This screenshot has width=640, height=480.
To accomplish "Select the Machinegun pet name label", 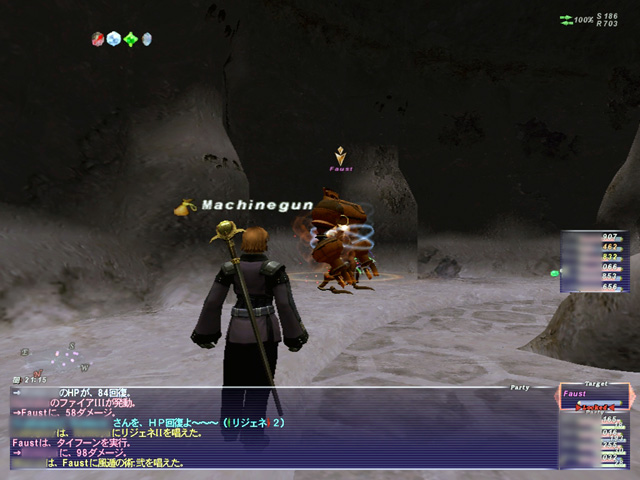I will [257, 205].
